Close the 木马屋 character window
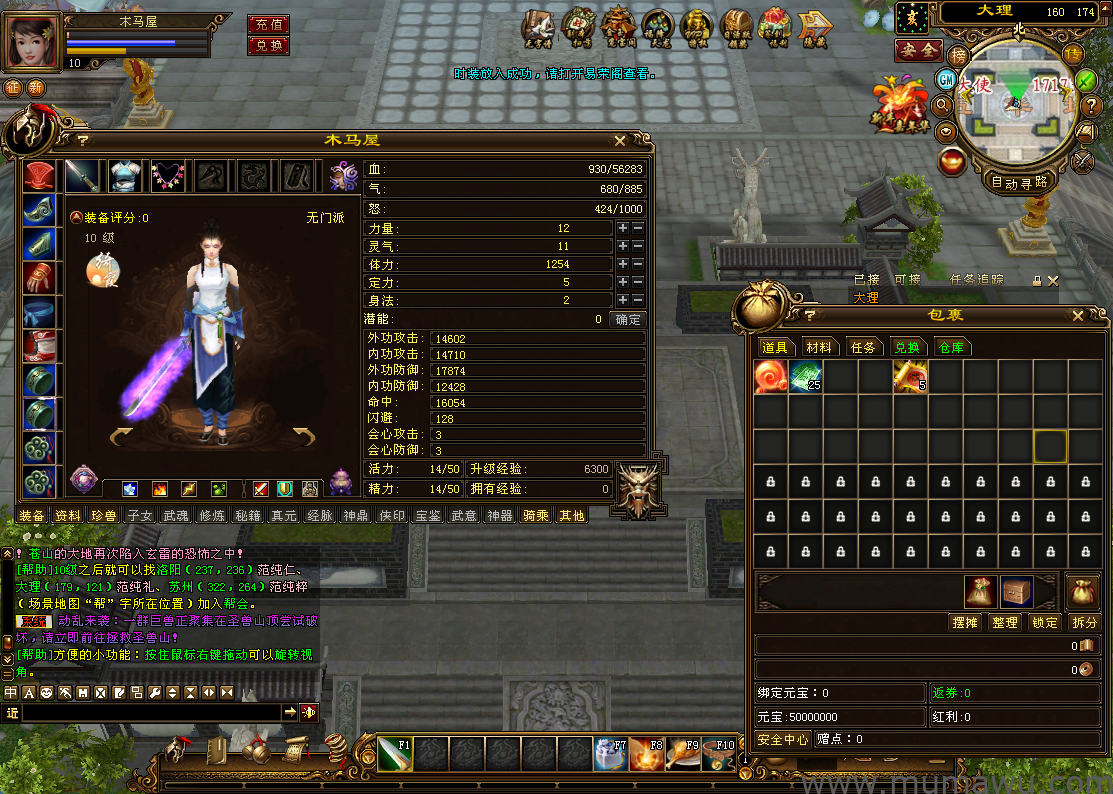Screen dimensions: 1113x794 [x=620, y=141]
